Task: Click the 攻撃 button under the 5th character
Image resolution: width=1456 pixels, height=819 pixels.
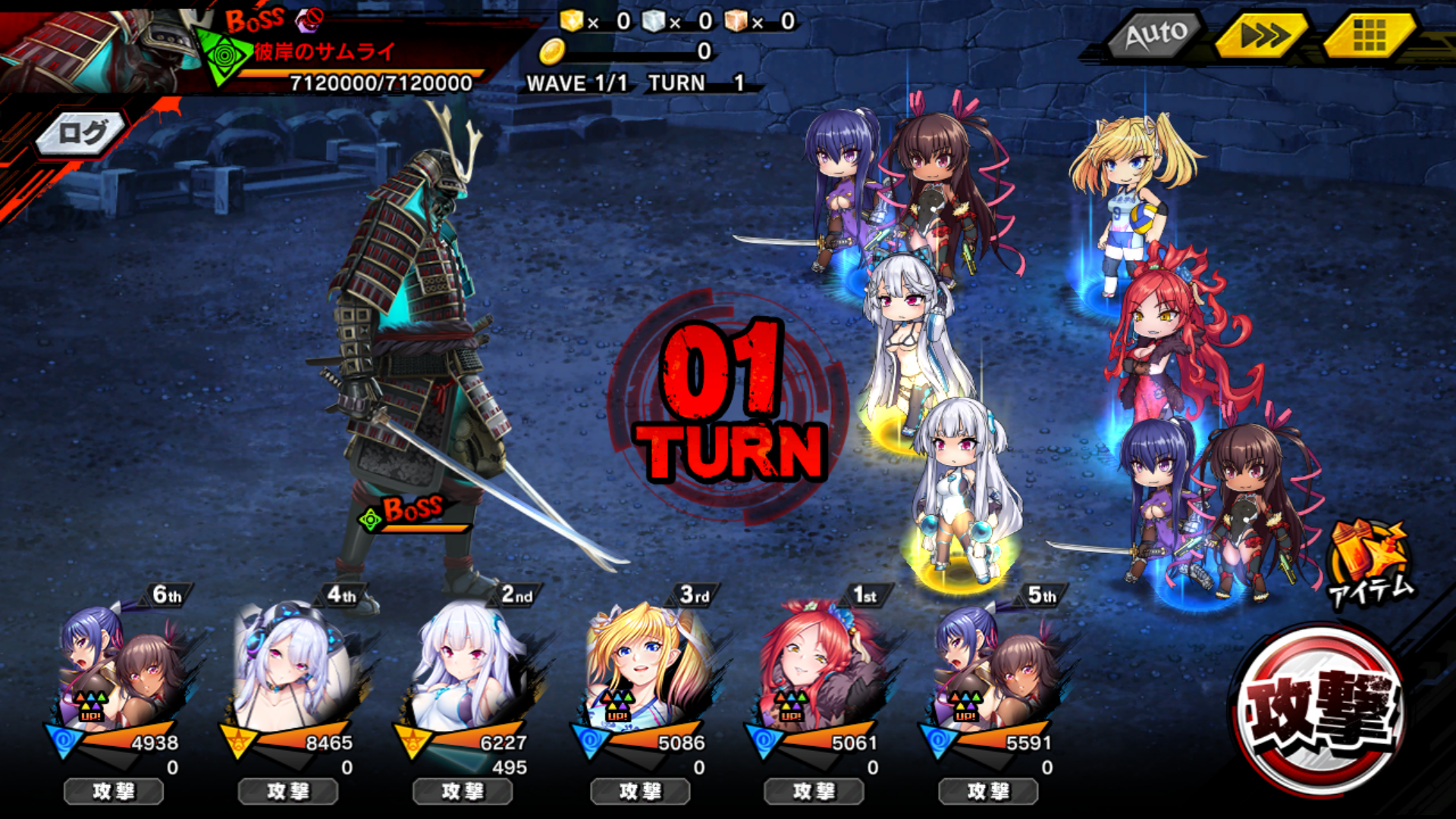Action: coord(988,792)
